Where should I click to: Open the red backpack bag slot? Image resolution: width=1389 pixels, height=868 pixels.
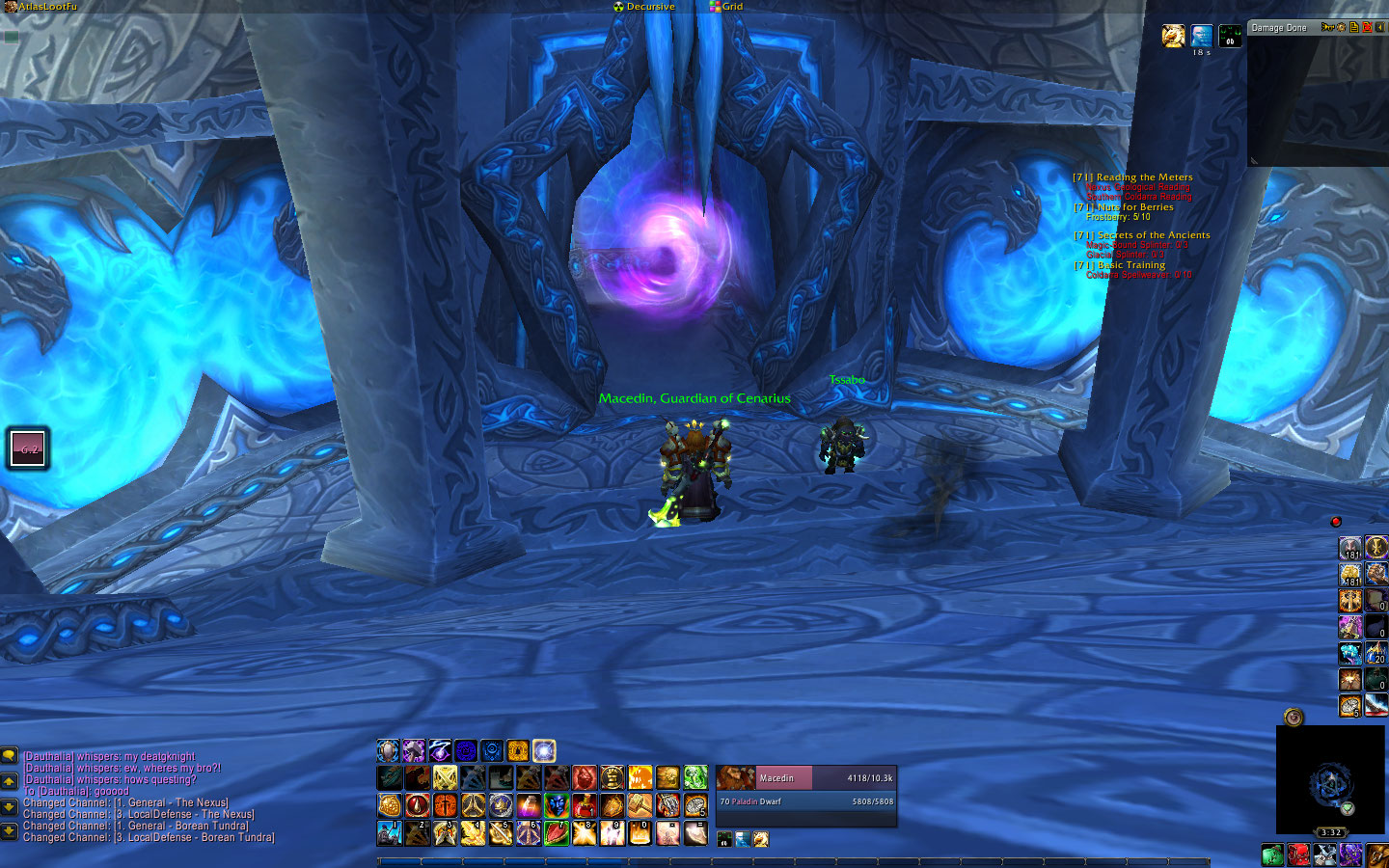[1298, 855]
